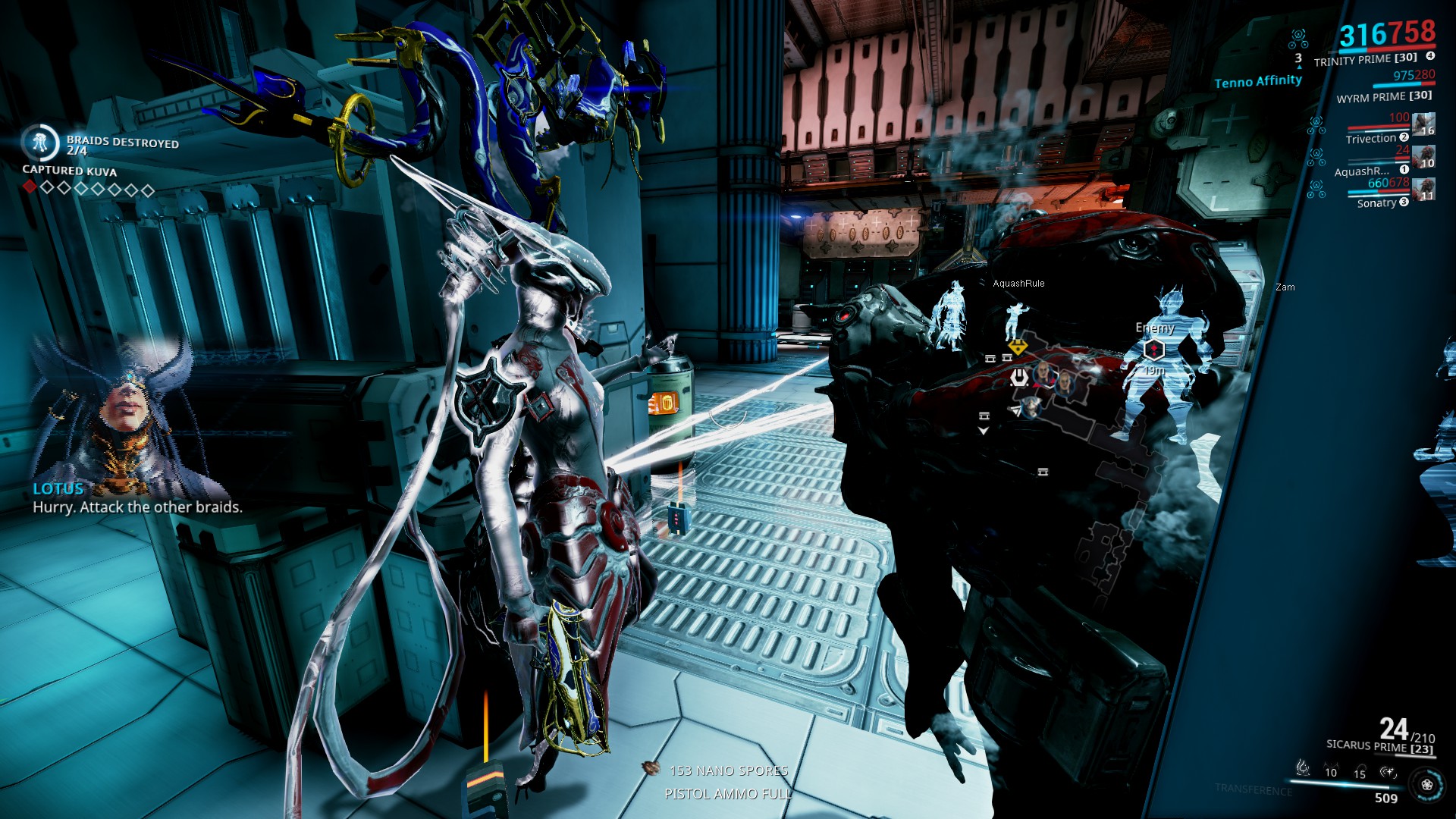Click the circular Transference focus icon
1456x819 pixels.
click(x=1427, y=785)
